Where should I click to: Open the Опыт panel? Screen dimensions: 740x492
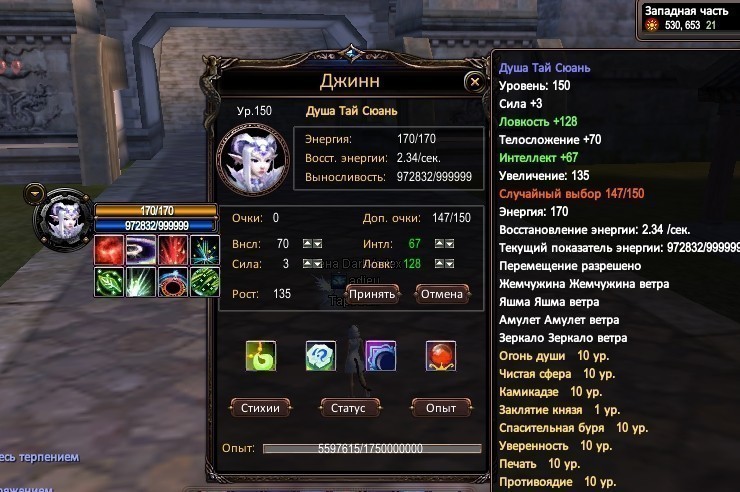click(441, 408)
